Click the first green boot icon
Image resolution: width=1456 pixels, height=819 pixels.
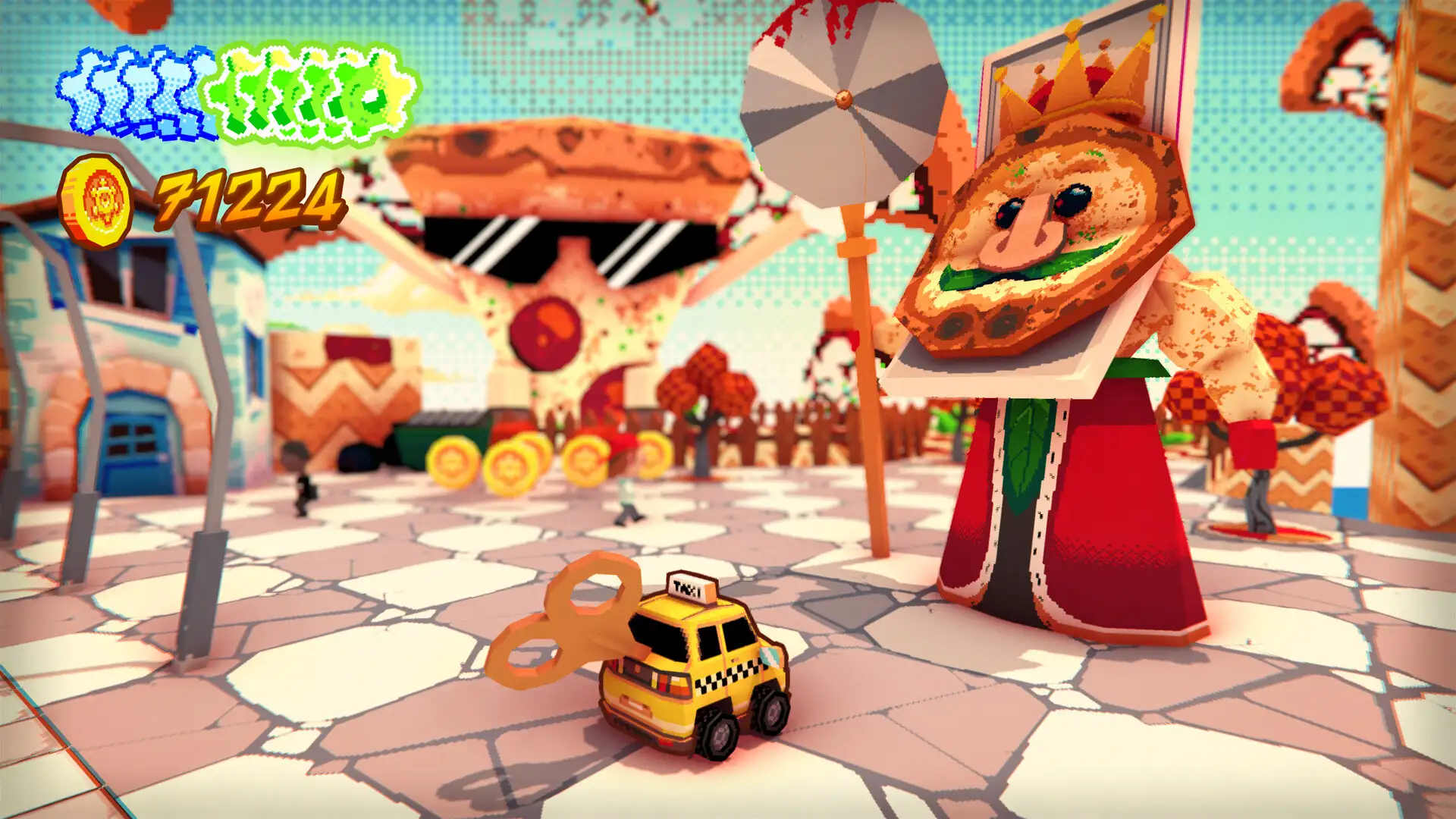[231, 91]
